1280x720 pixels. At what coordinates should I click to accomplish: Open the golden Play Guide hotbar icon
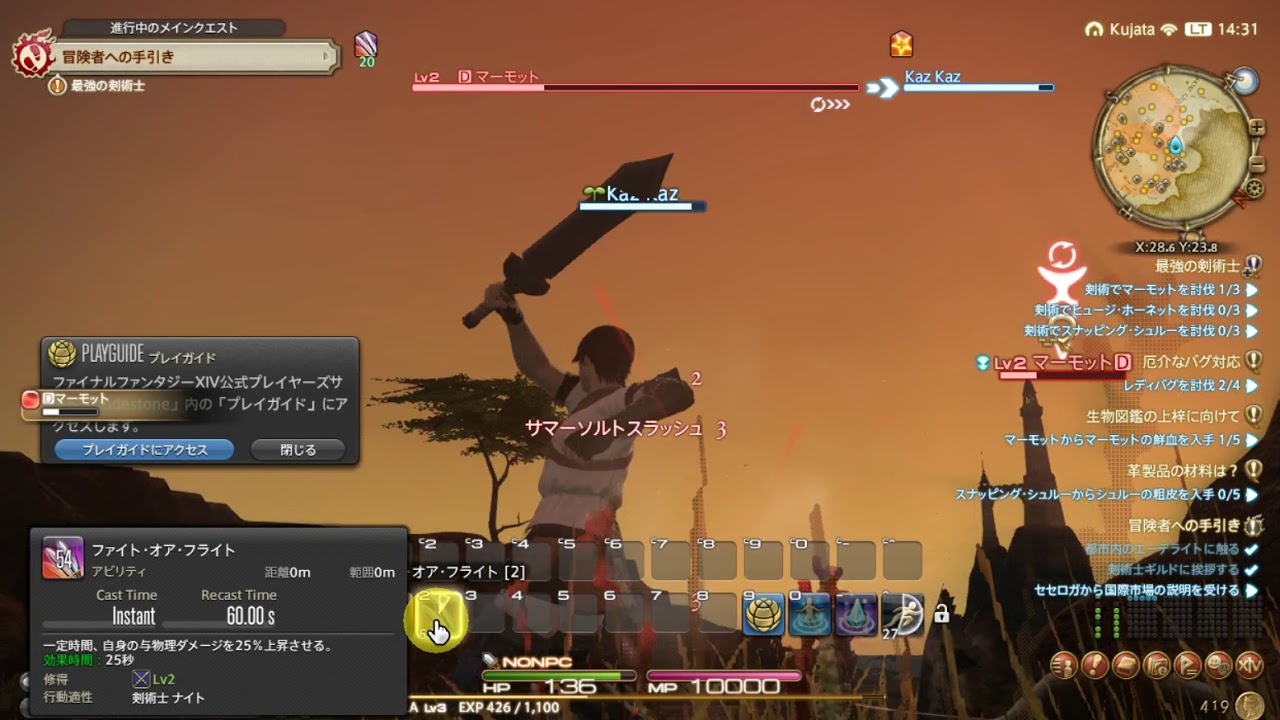click(763, 615)
